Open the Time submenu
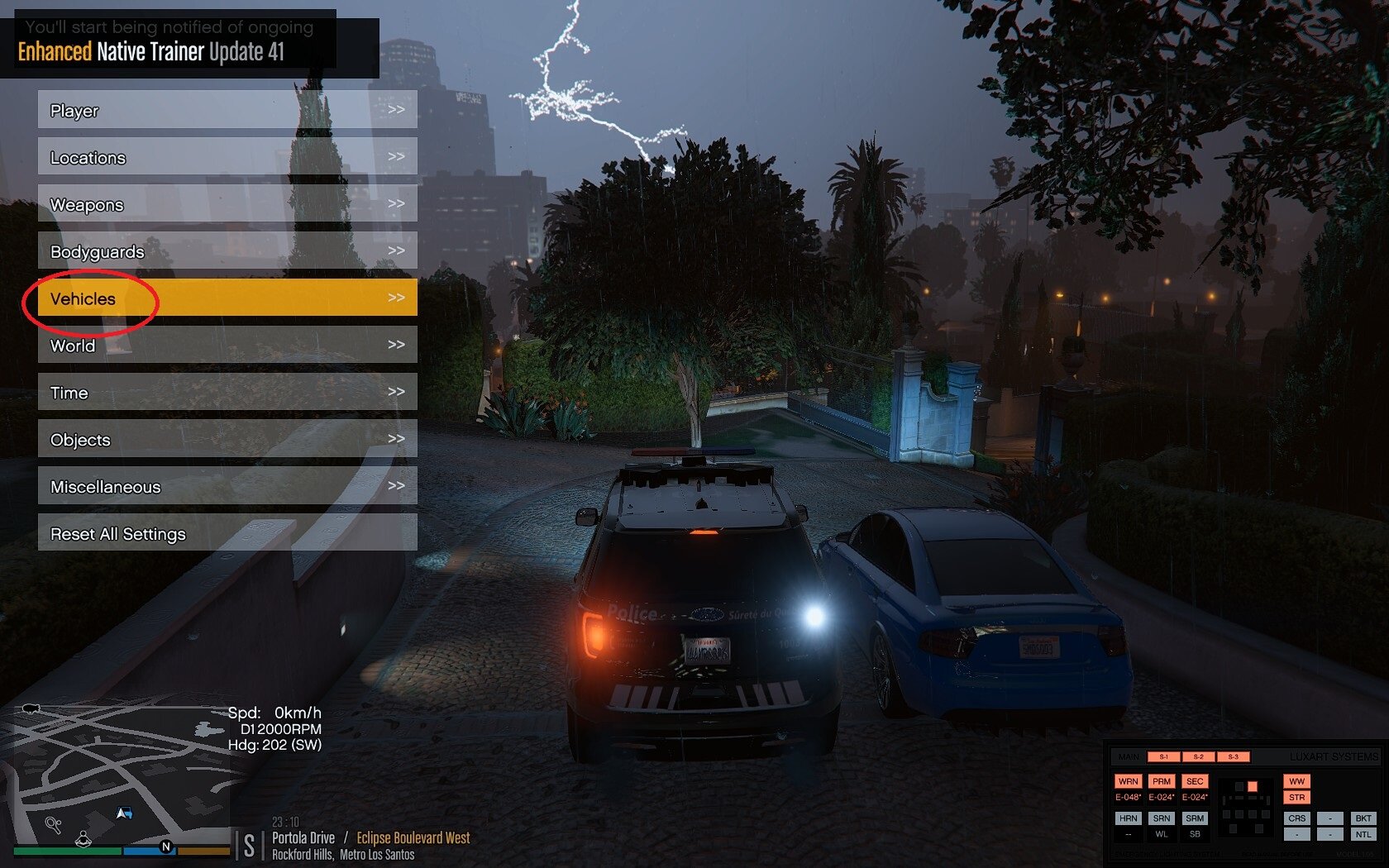This screenshot has width=1389, height=868. pos(227,393)
